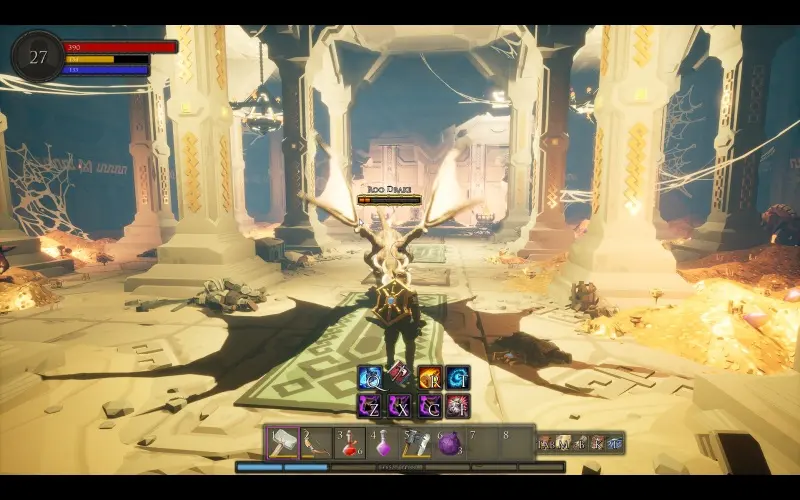Screen dimensions: 800x500
Task: Select the hammer and shield slot
Action: coord(416,442)
